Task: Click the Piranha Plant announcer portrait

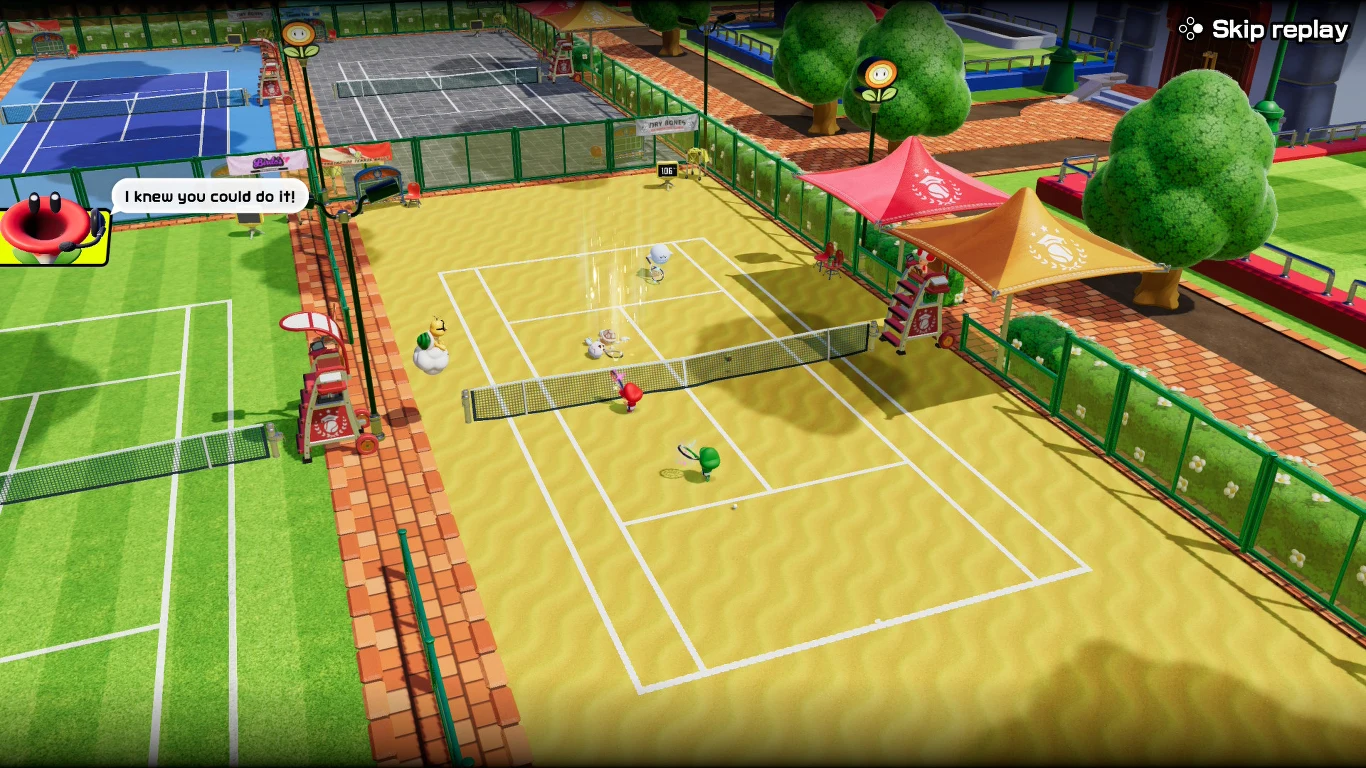Action: click(x=45, y=228)
